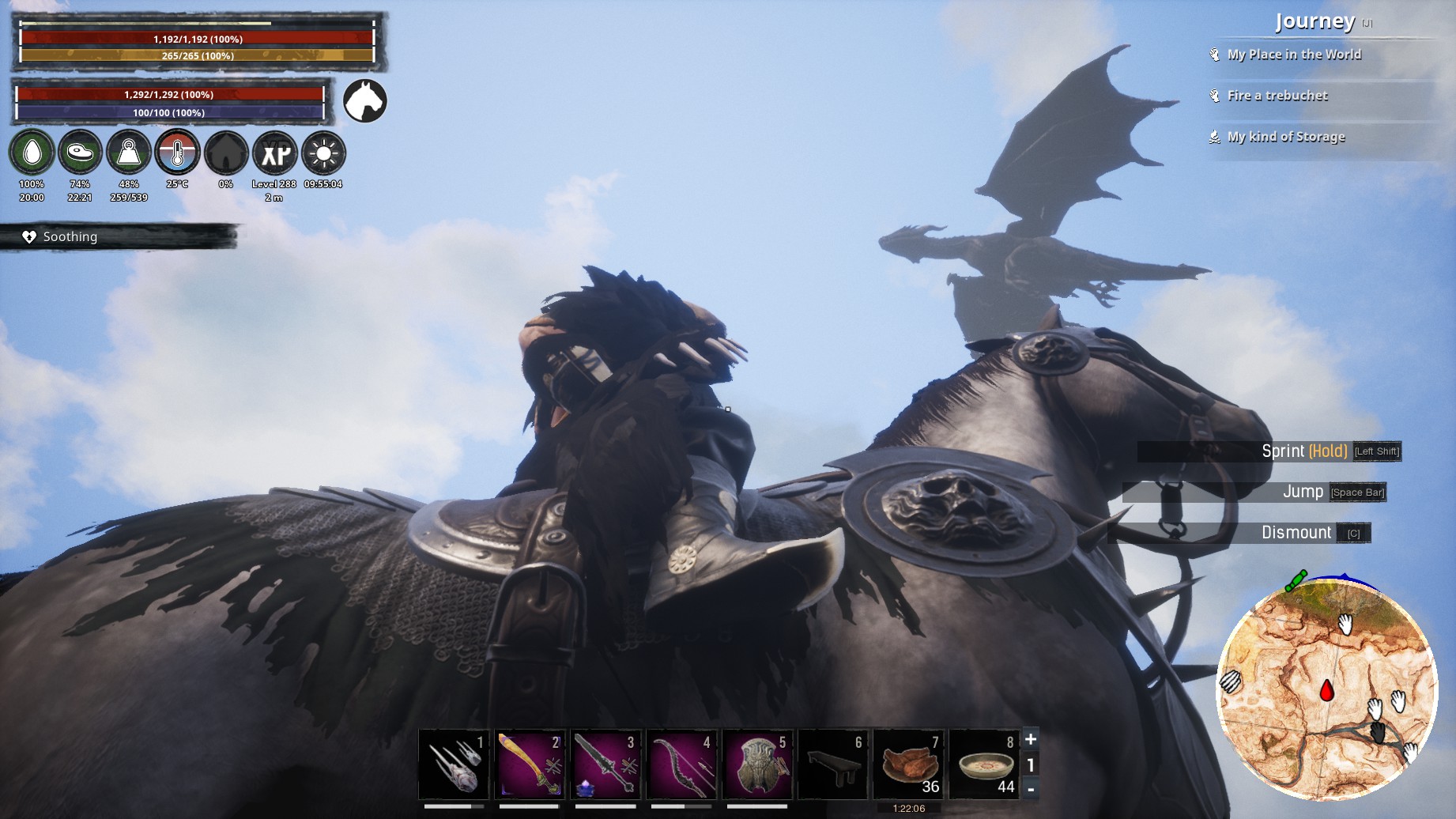Click the hotbar plus button

click(x=1031, y=739)
